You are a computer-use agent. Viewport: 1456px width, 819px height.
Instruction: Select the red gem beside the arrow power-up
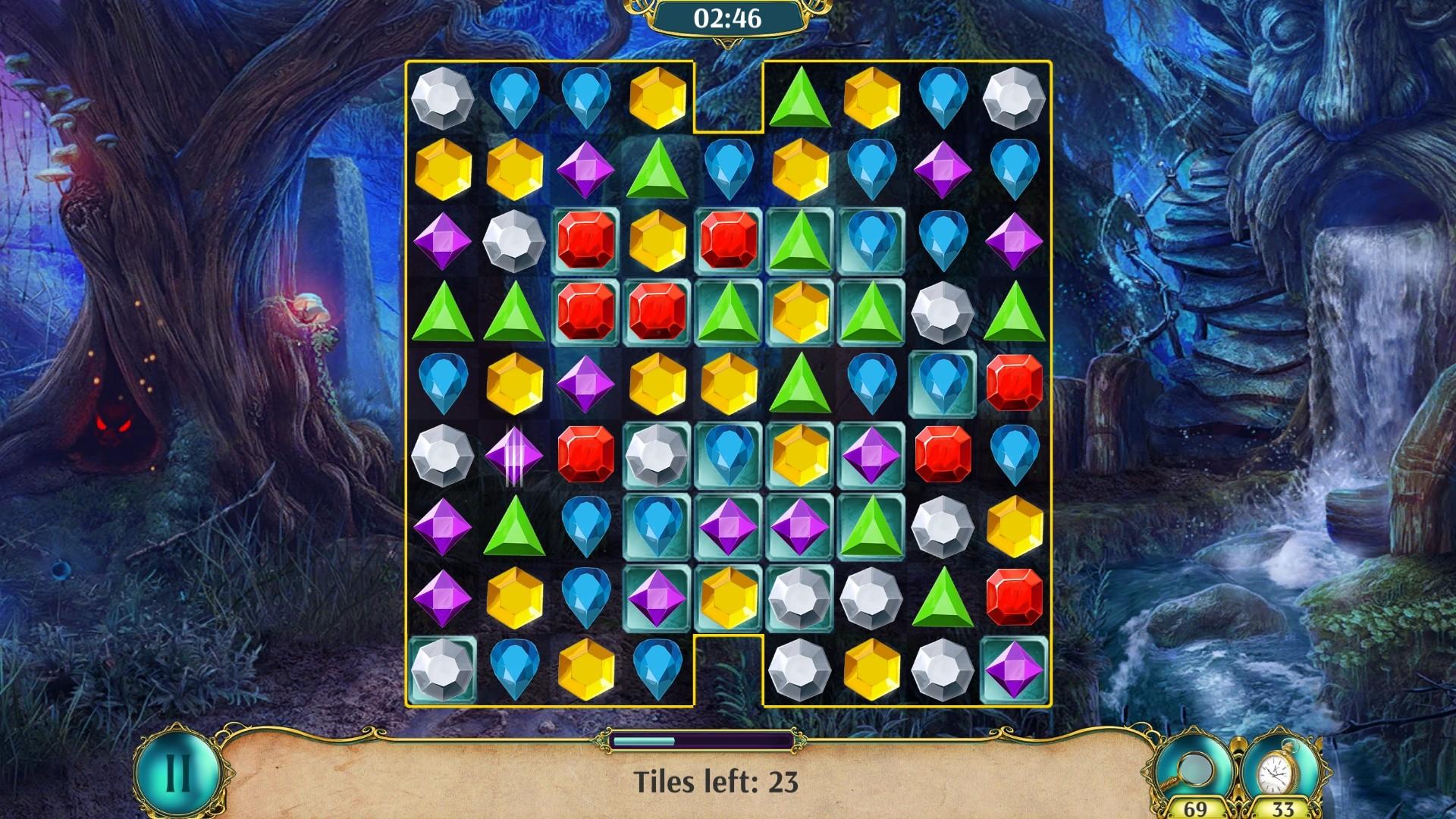click(588, 455)
